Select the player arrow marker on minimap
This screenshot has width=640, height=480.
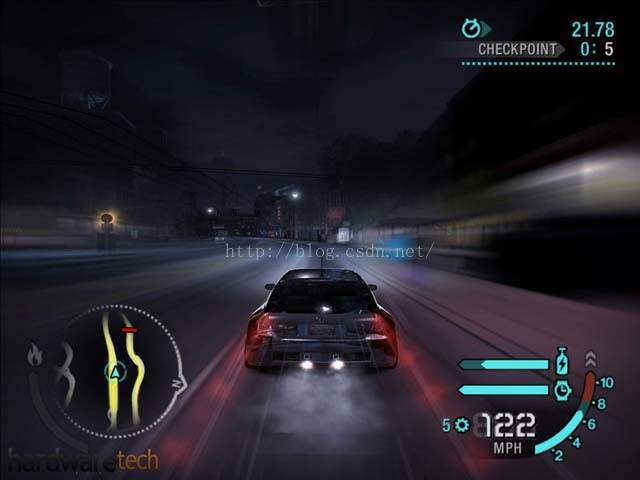point(116,372)
